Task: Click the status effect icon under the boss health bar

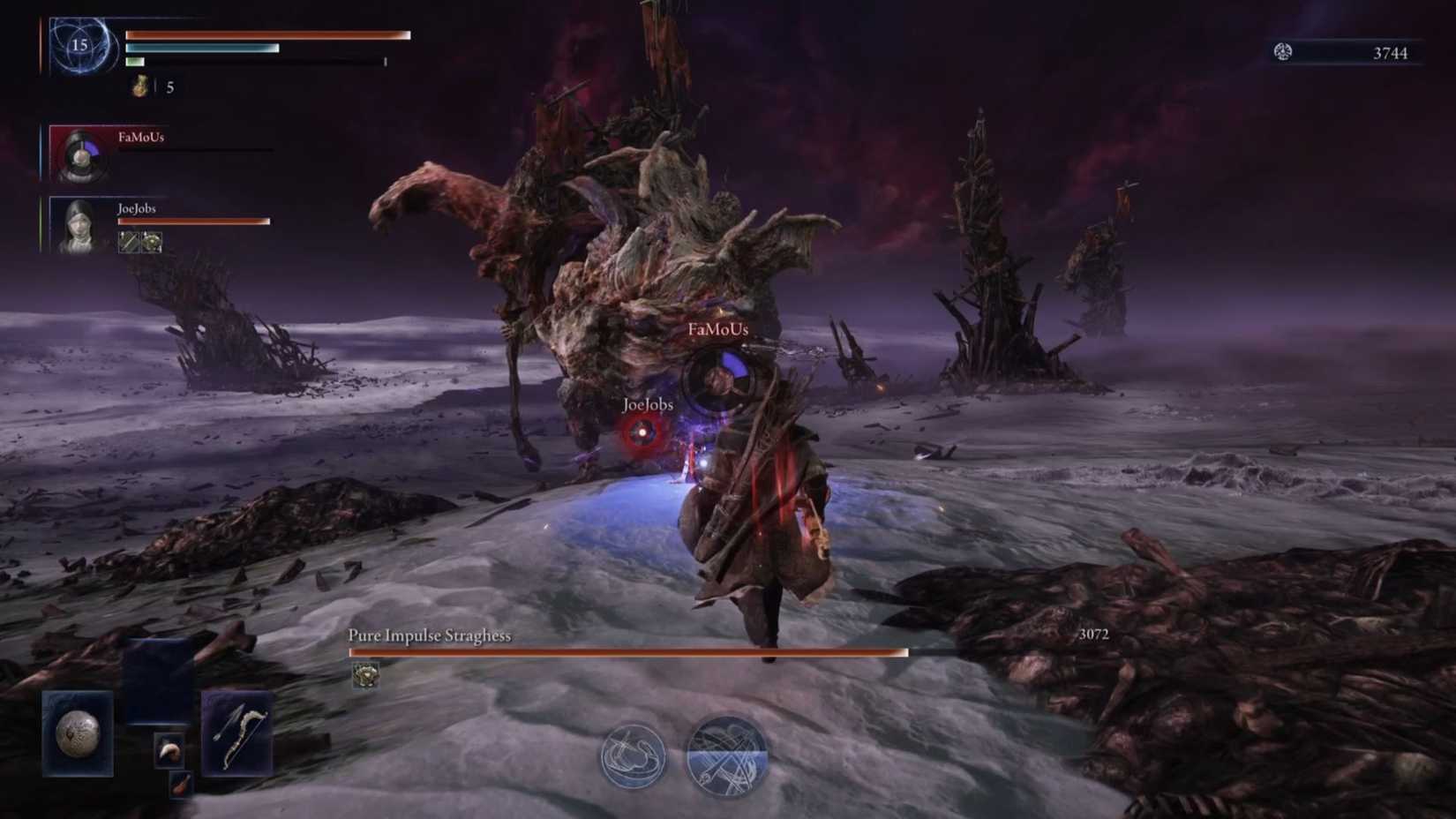Action: [x=366, y=673]
